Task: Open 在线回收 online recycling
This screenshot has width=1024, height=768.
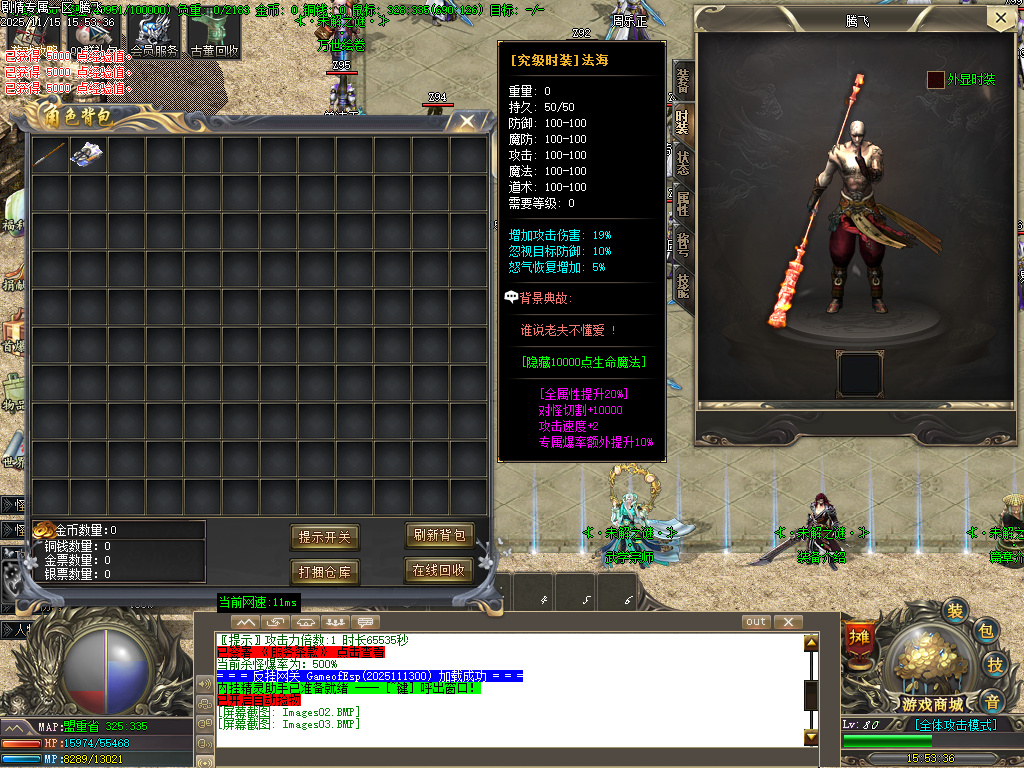Action: (x=439, y=570)
